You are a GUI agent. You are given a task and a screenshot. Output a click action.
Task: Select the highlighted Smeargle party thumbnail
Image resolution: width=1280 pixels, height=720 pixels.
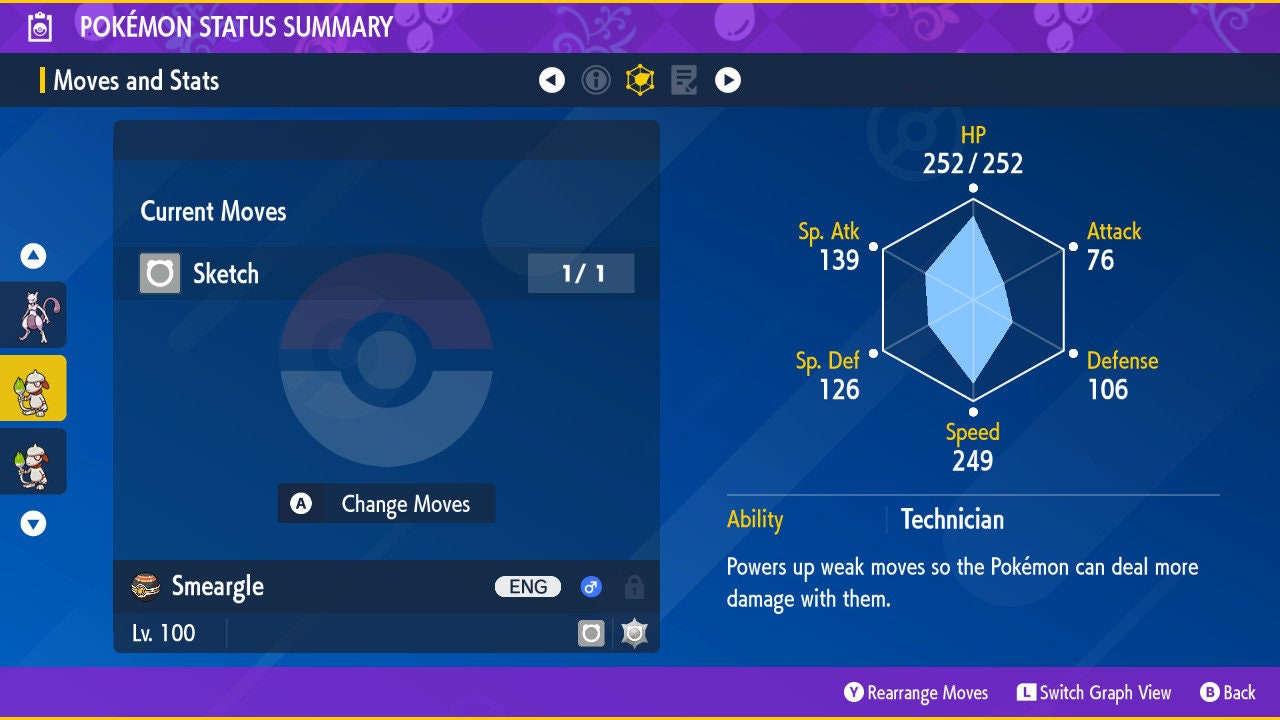click(x=33, y=388)
